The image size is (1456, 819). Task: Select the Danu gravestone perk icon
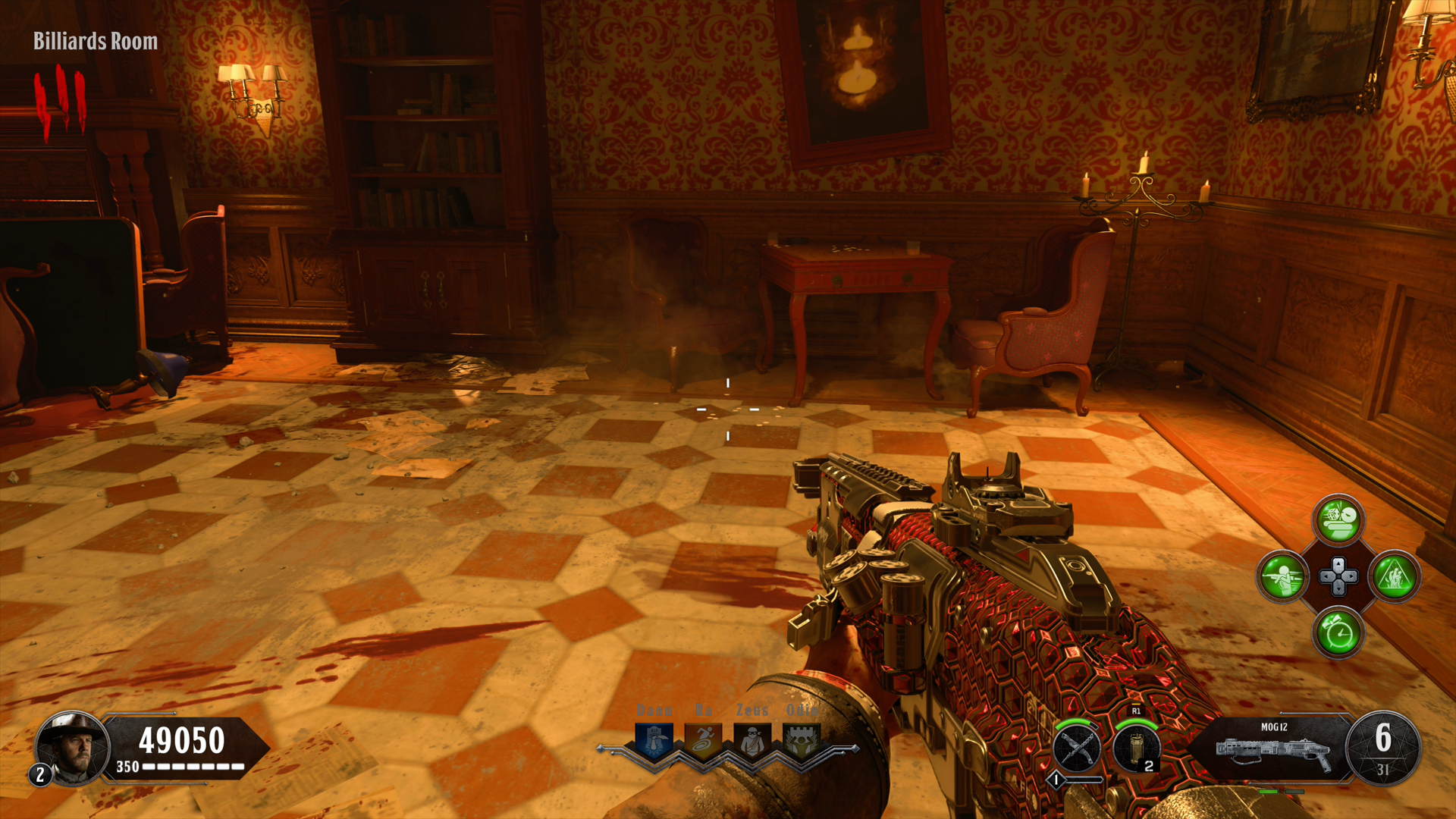click(654, 740)
